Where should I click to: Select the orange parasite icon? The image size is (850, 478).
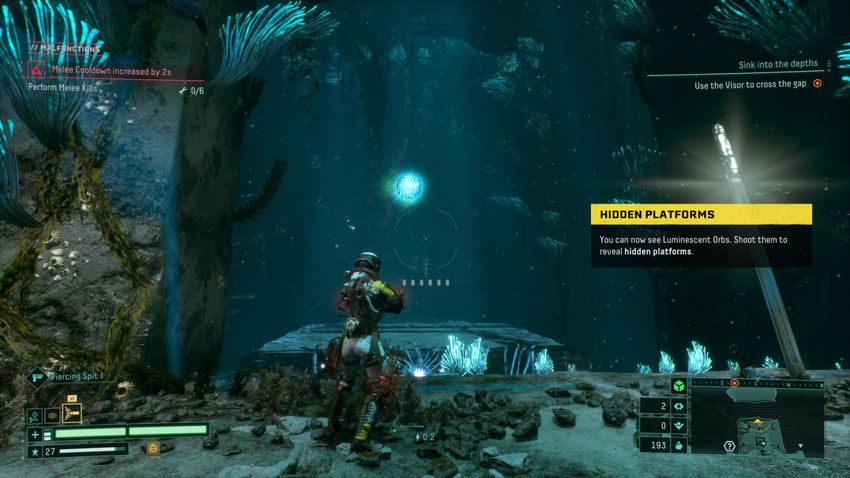click(152, 449)
